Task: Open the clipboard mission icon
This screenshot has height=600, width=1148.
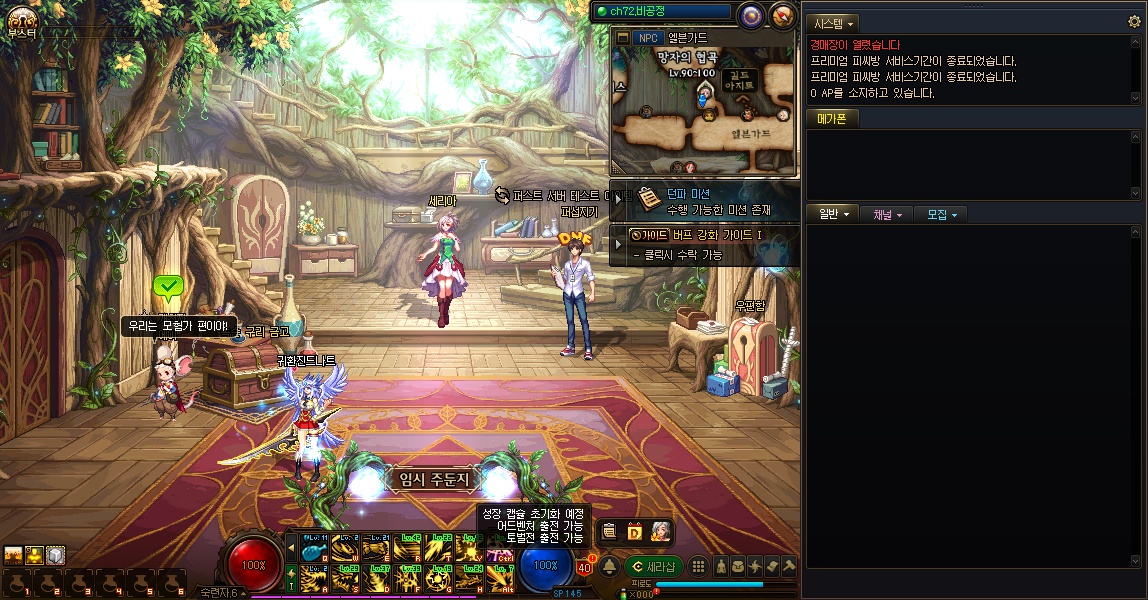Action: pos(609,531)
